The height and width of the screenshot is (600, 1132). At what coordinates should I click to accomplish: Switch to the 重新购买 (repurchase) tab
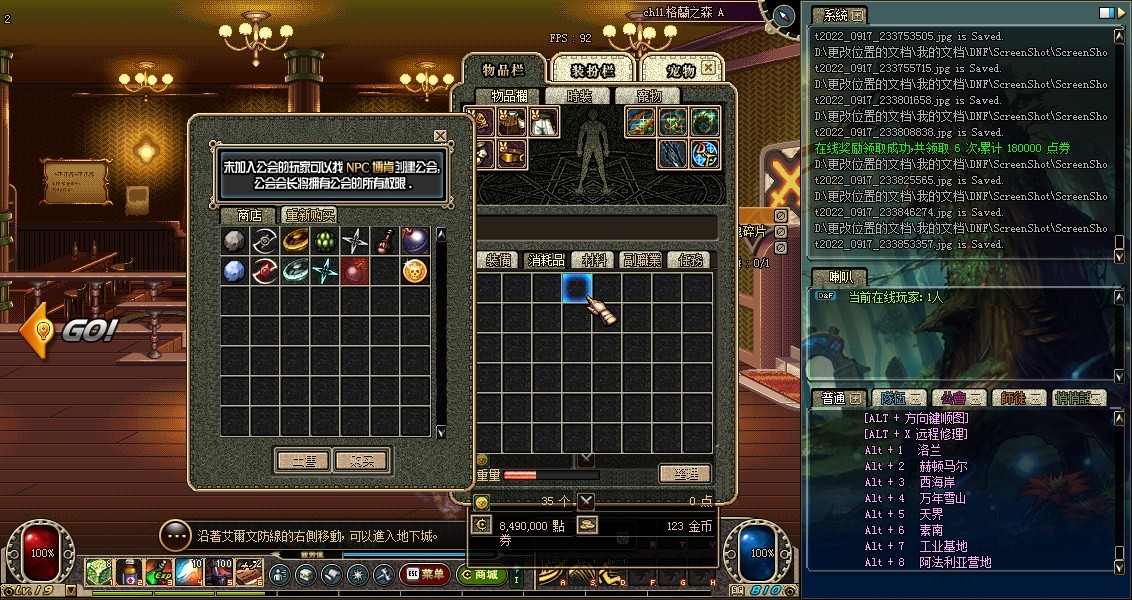tap(309, 215)
